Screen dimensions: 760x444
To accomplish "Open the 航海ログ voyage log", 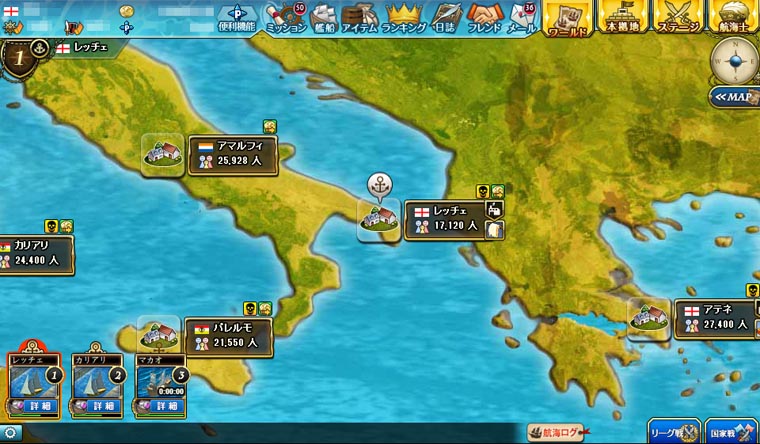I will tap(556, 432).
